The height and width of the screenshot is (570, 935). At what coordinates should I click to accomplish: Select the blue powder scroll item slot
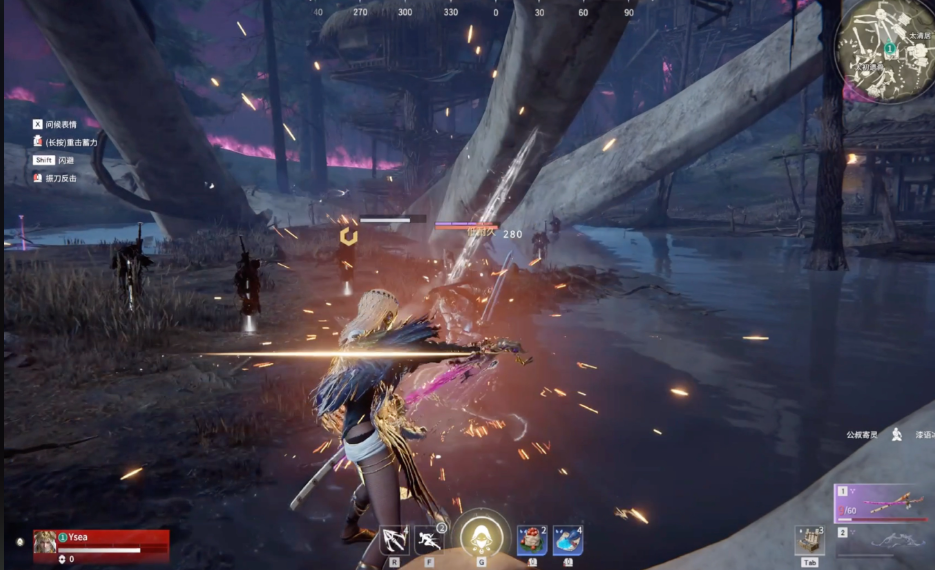click(x=568, y=540)
